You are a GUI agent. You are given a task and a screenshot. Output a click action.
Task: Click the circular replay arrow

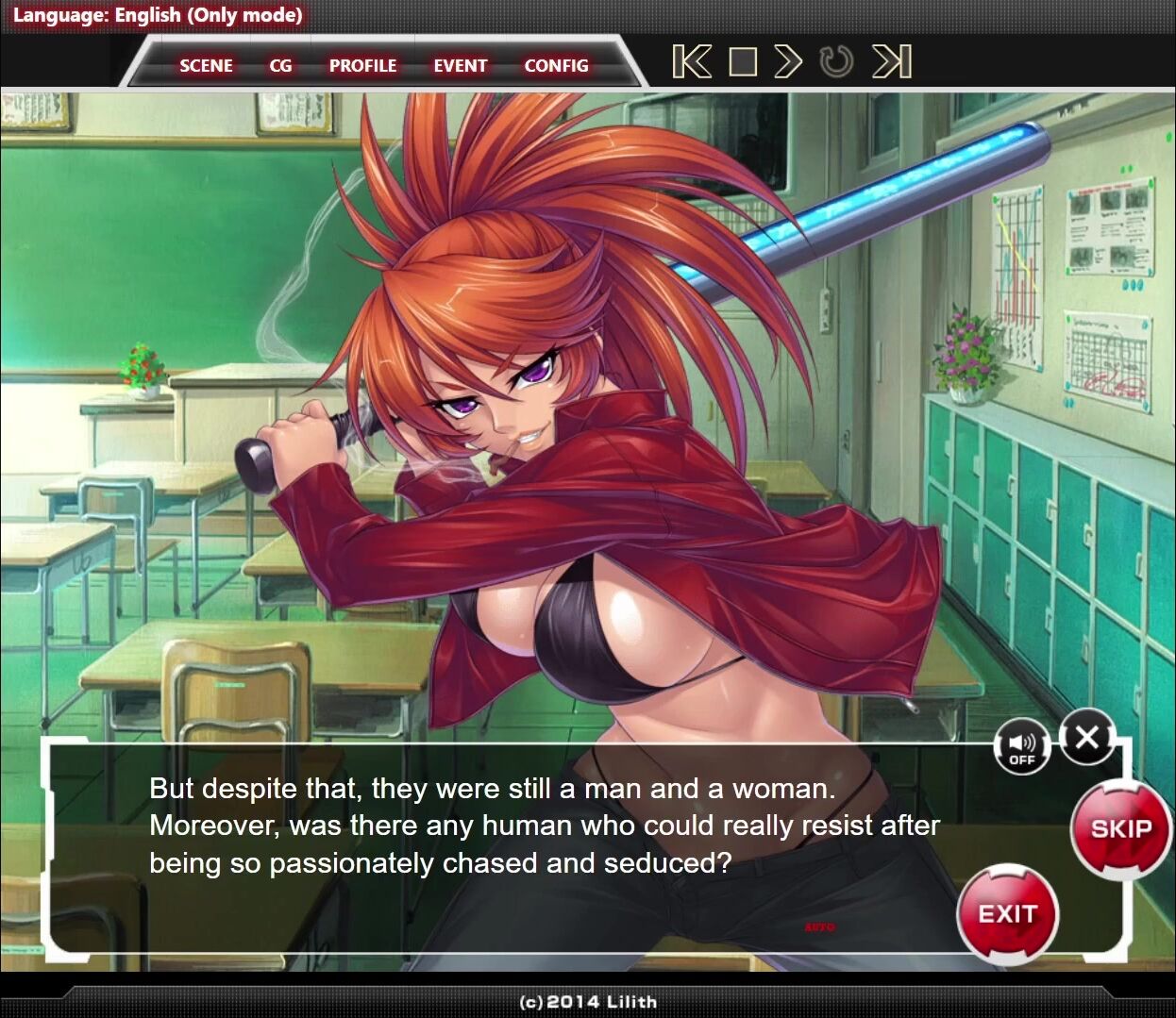[x=836, y=62]
